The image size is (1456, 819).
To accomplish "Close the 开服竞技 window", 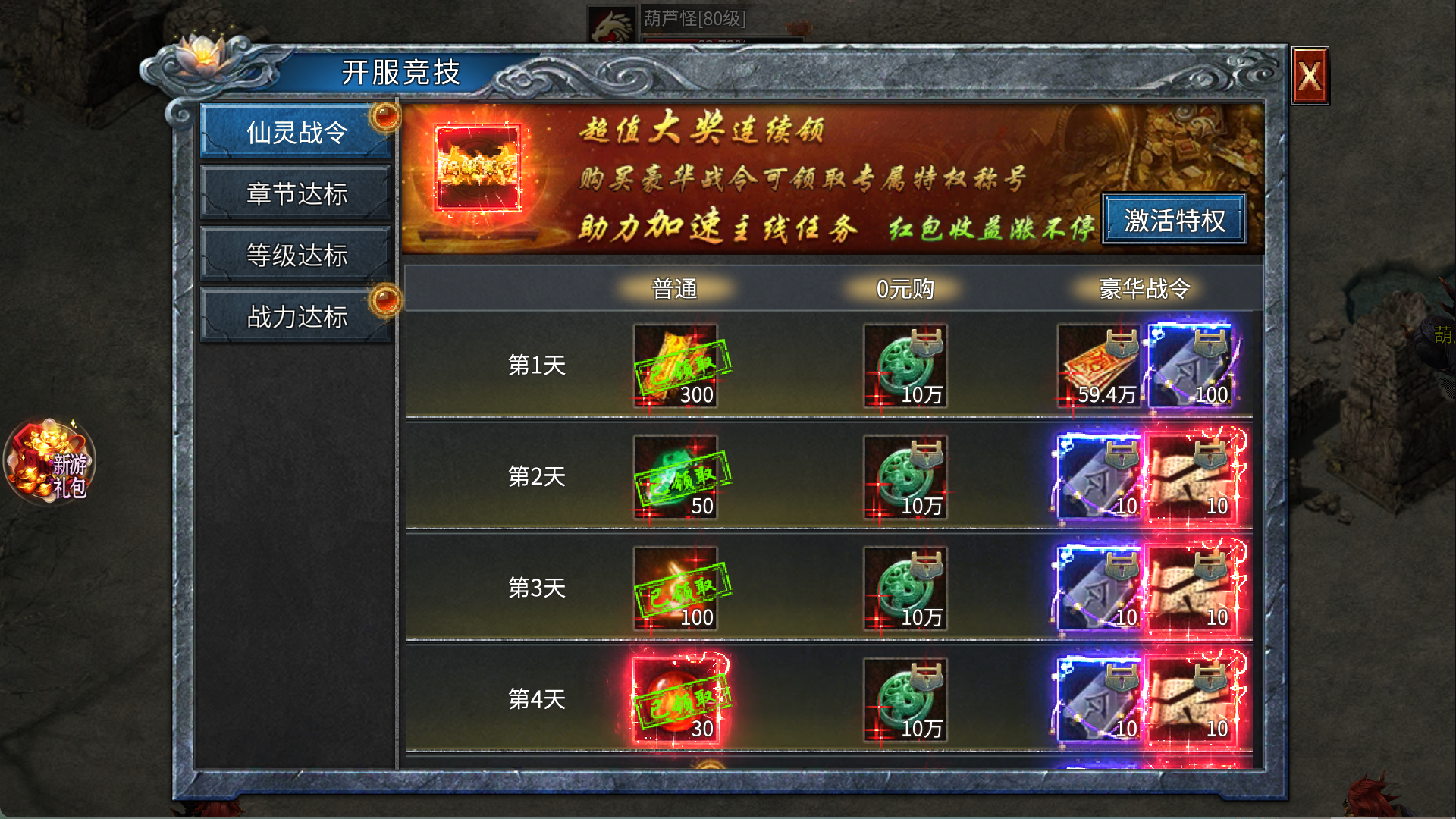I will click(1310, 76).
